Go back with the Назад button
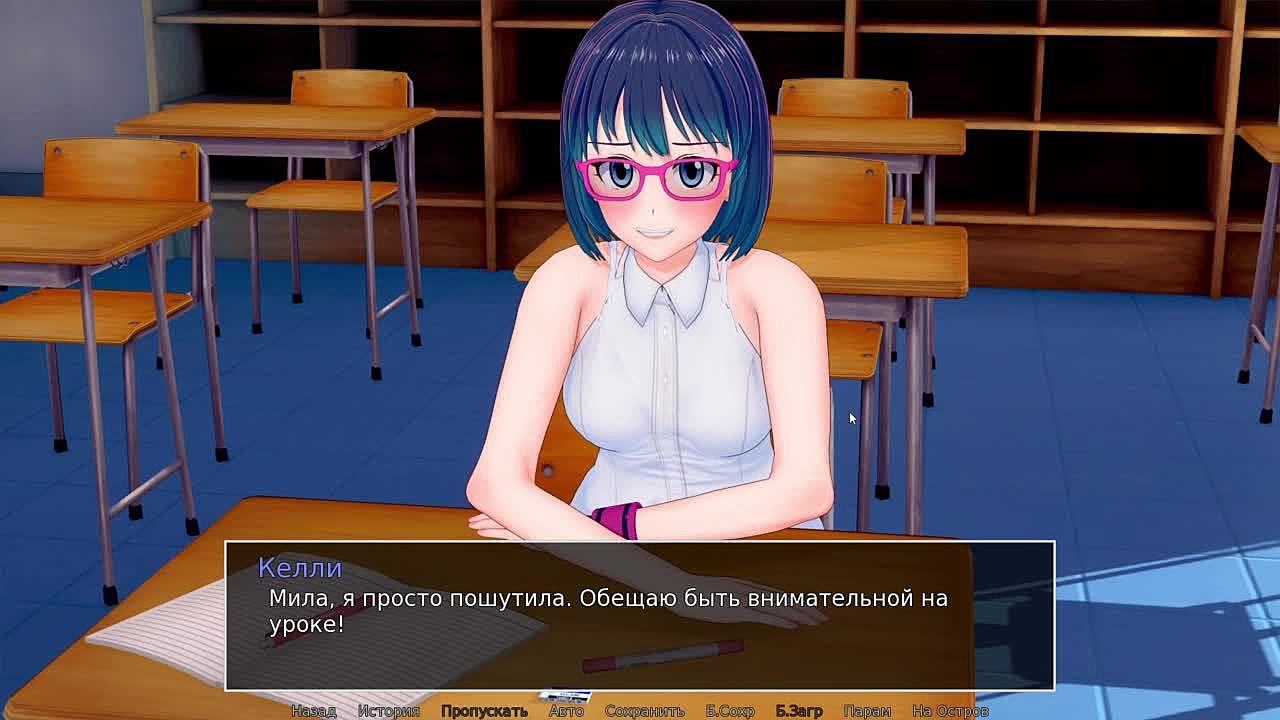This screenshot has height=720, width=1280. point(313,711)
